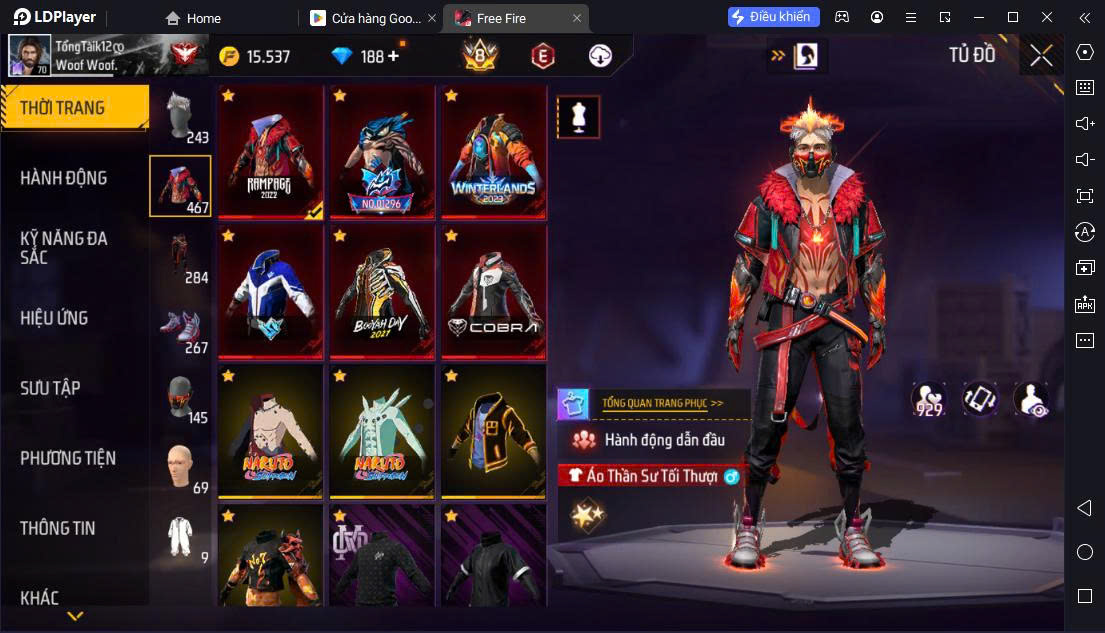Screen dimensions: 1105x633
Task: Pick the Cobra jacket item
Action: (493, 291)
